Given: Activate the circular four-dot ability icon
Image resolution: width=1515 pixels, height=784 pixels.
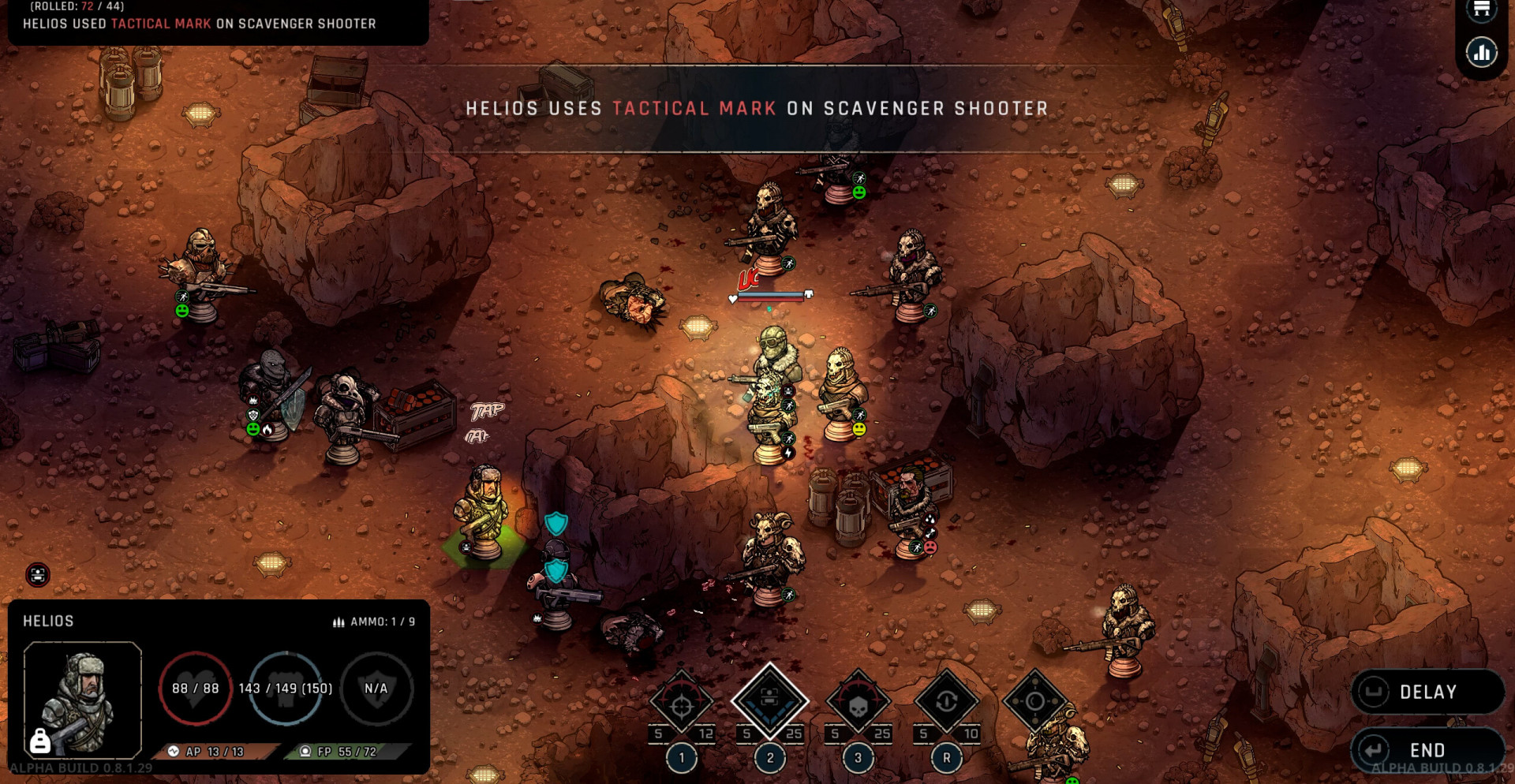Looking at the screenshot, I should pyautogui.click(x=1034, y=700).
